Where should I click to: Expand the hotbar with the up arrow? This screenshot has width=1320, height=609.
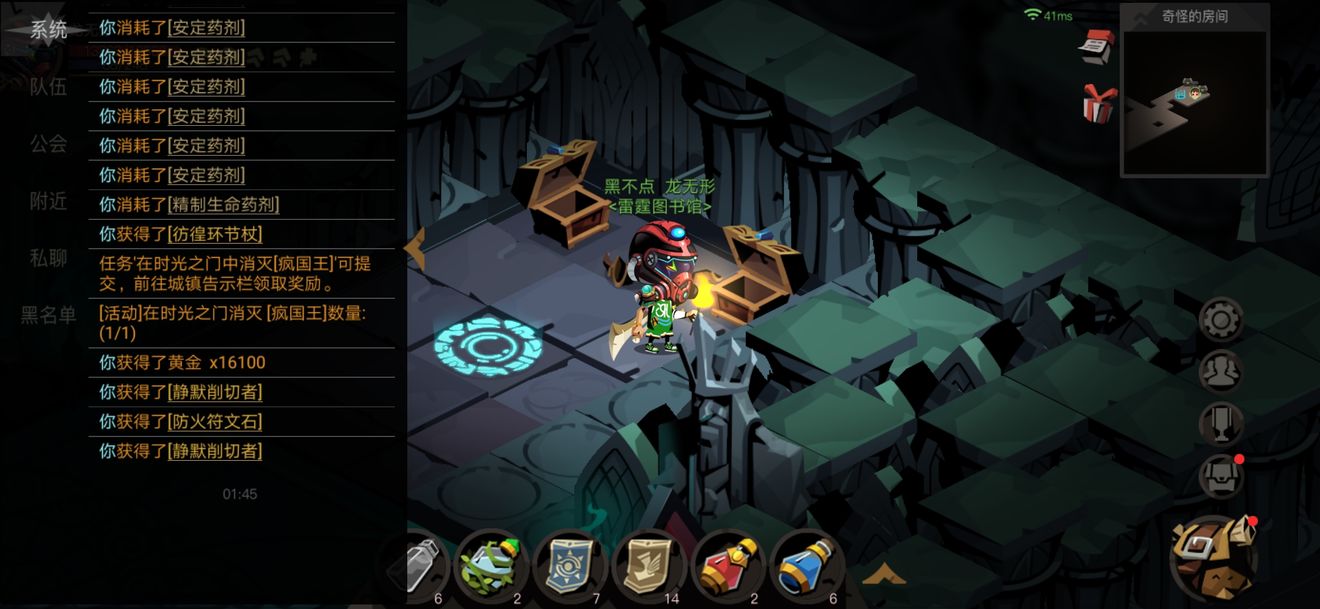[883, 573]
